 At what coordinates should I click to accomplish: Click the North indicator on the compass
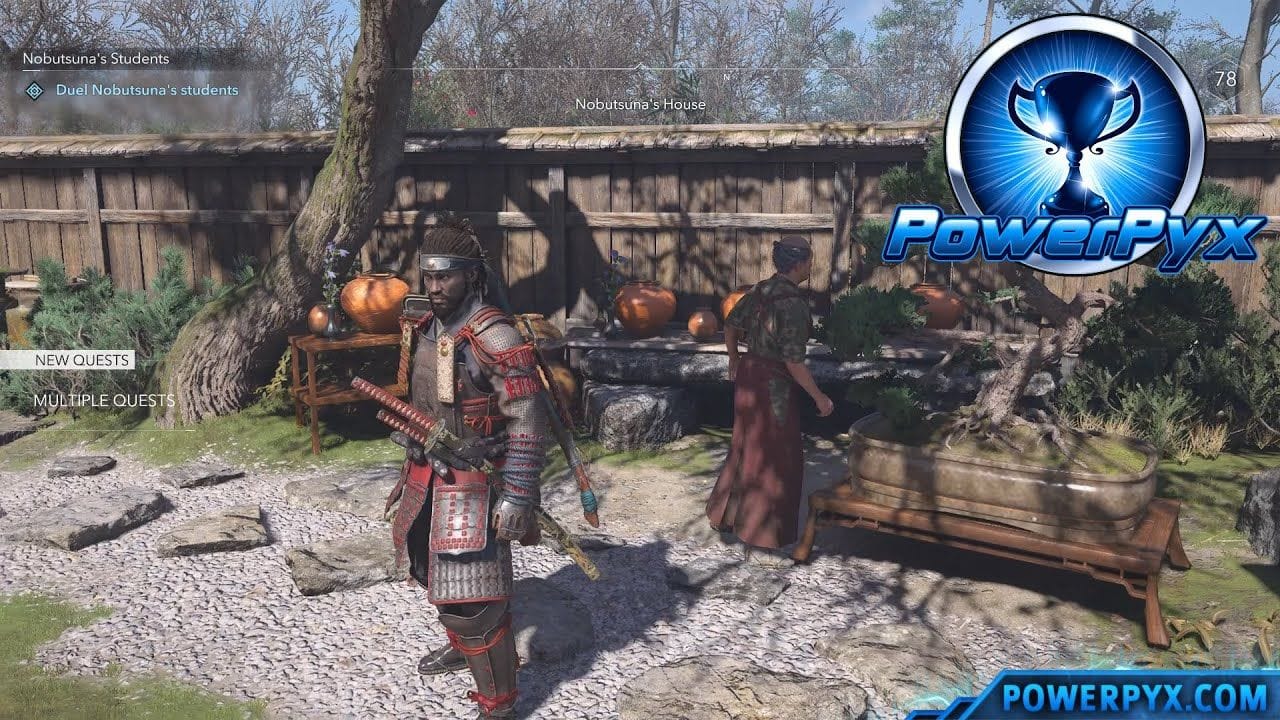tap(727, 76)
